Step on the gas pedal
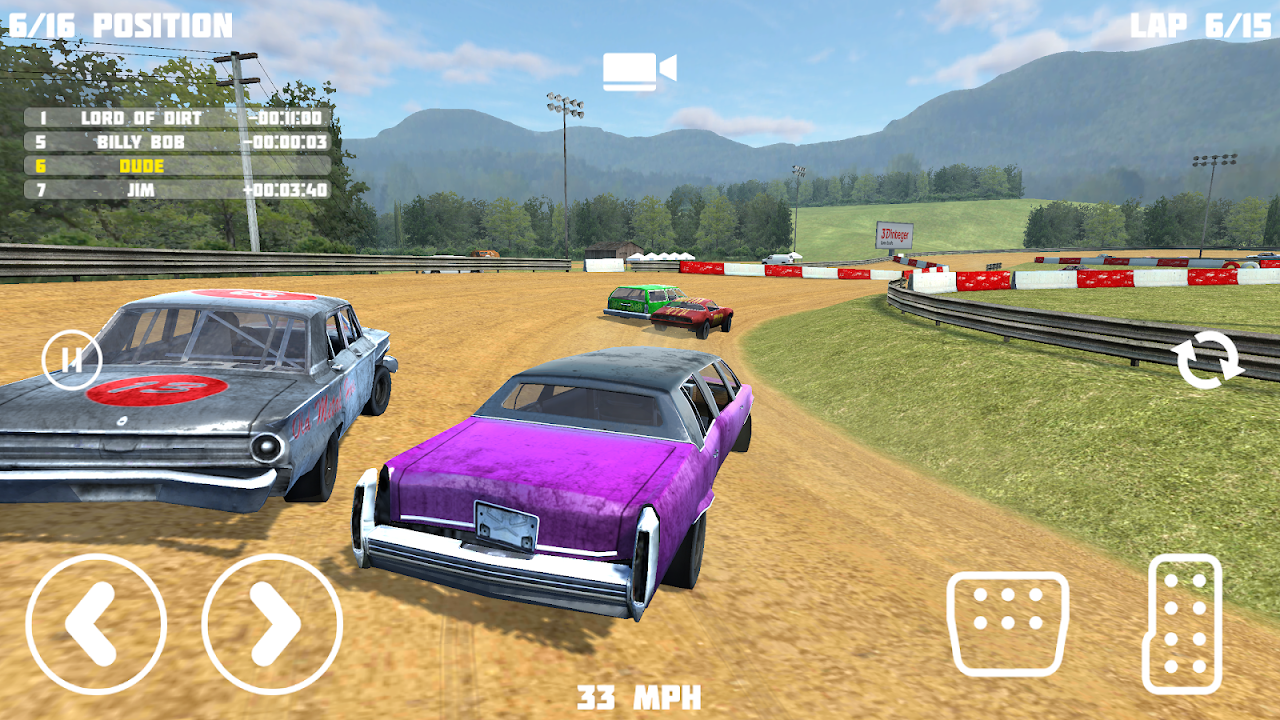 tap(1183, 624)
